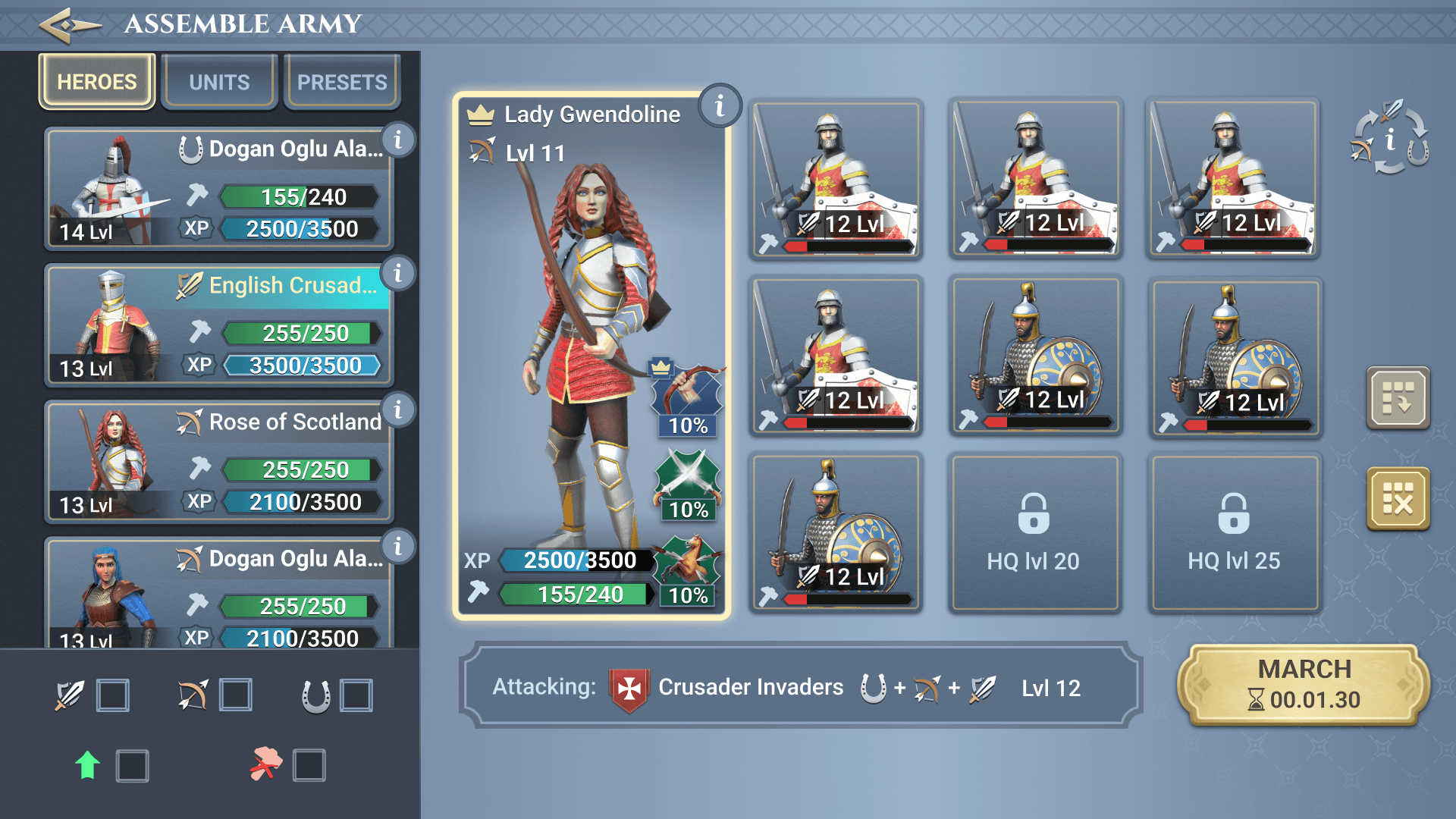Viewport: 1456px width, 819px height.
Task: Switch to the UNITS tab
Action: pos(218,81)
